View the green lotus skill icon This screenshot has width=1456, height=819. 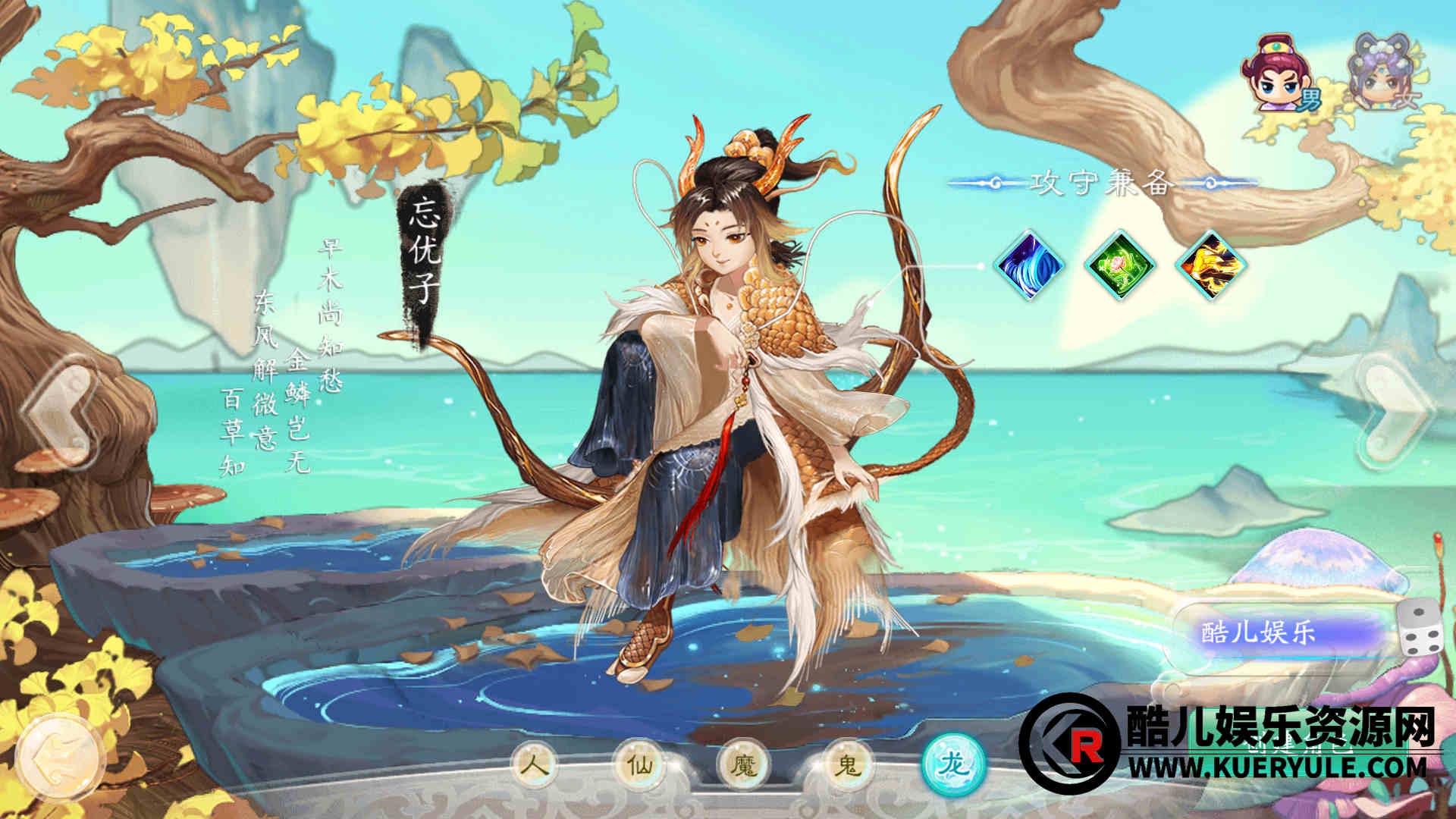[1119, 265]
